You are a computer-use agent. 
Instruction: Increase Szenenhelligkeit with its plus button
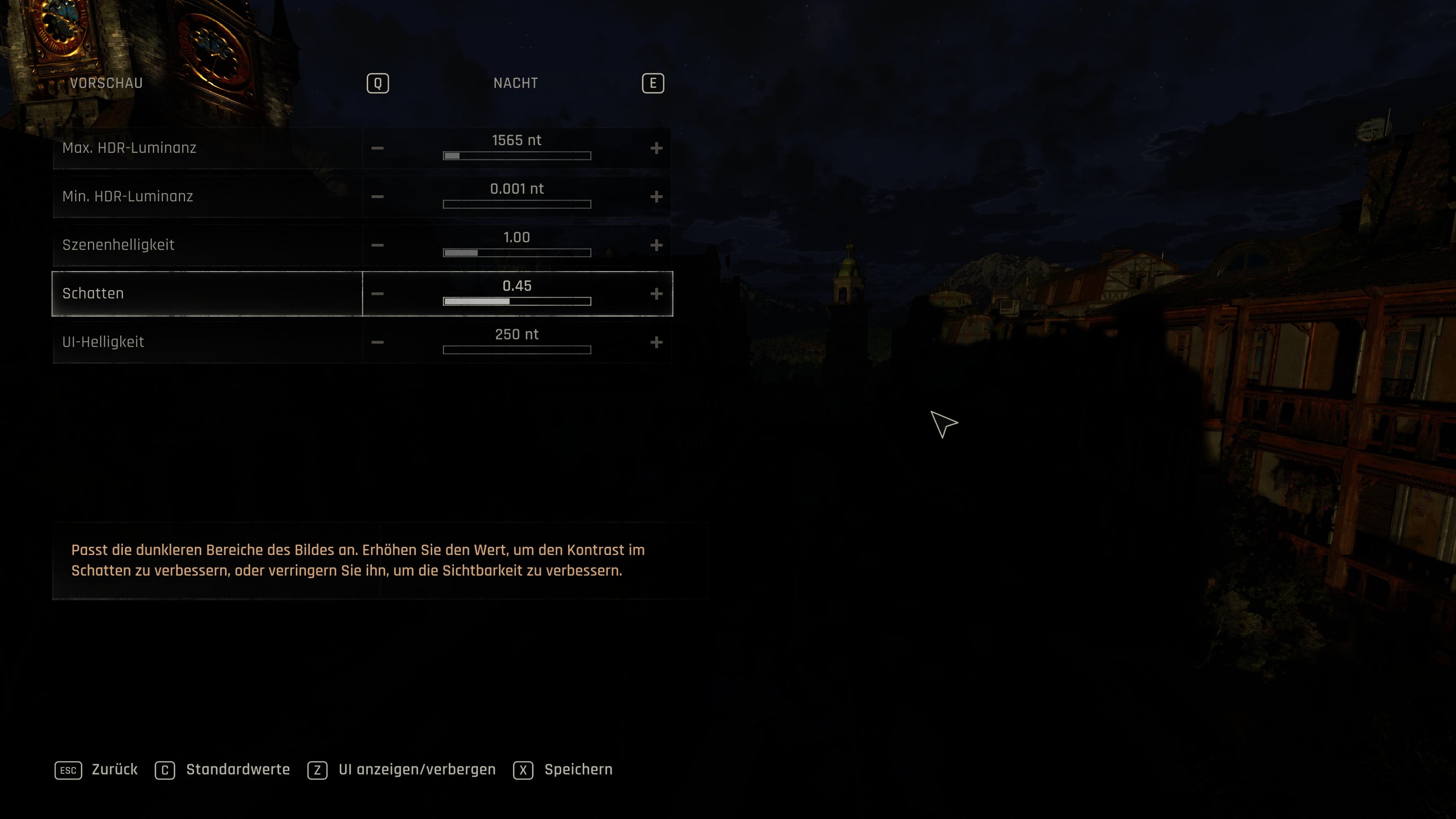pos(656,245)
